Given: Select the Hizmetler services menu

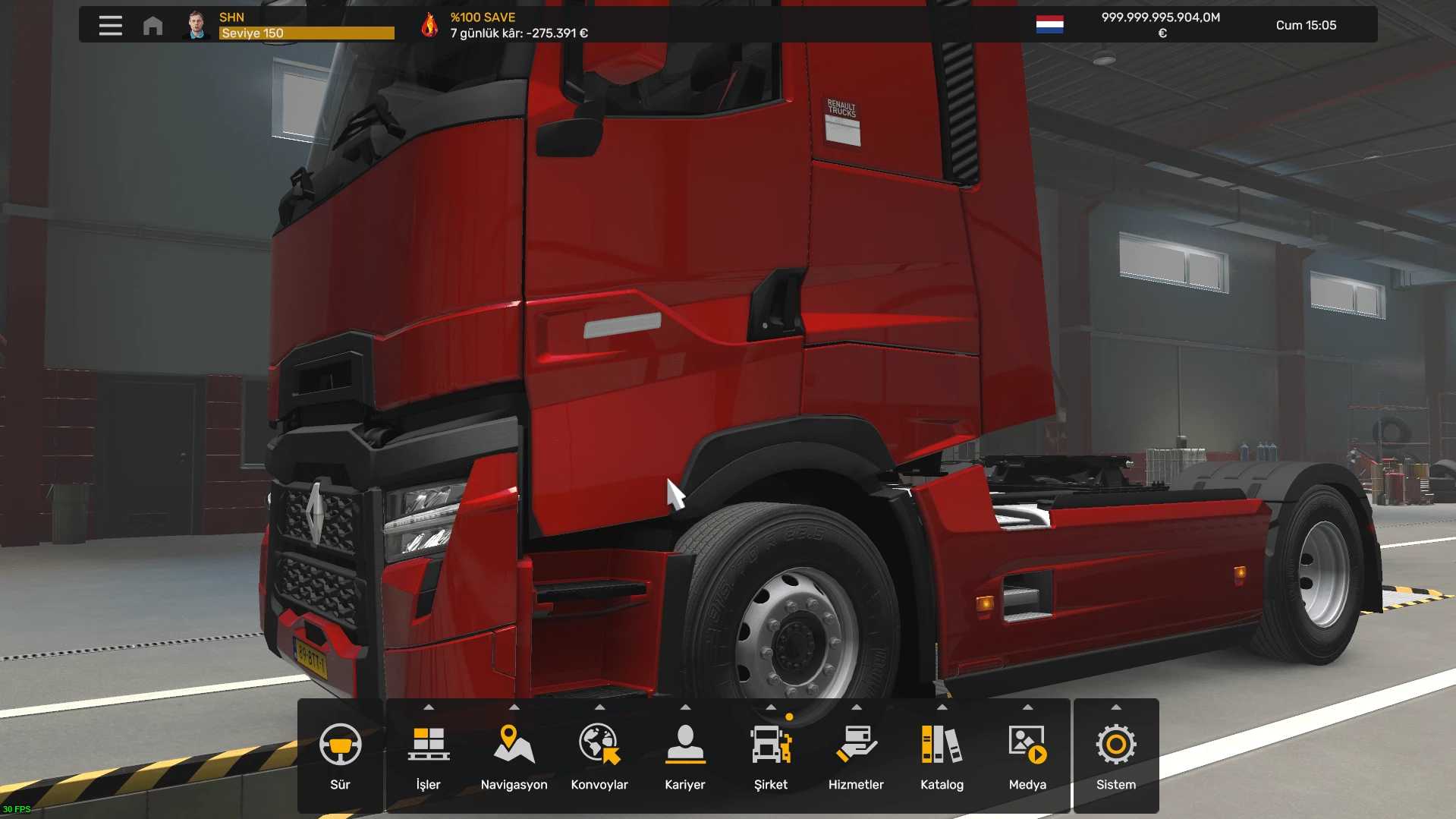Looking at the screenshot, I should click(856, 756).
